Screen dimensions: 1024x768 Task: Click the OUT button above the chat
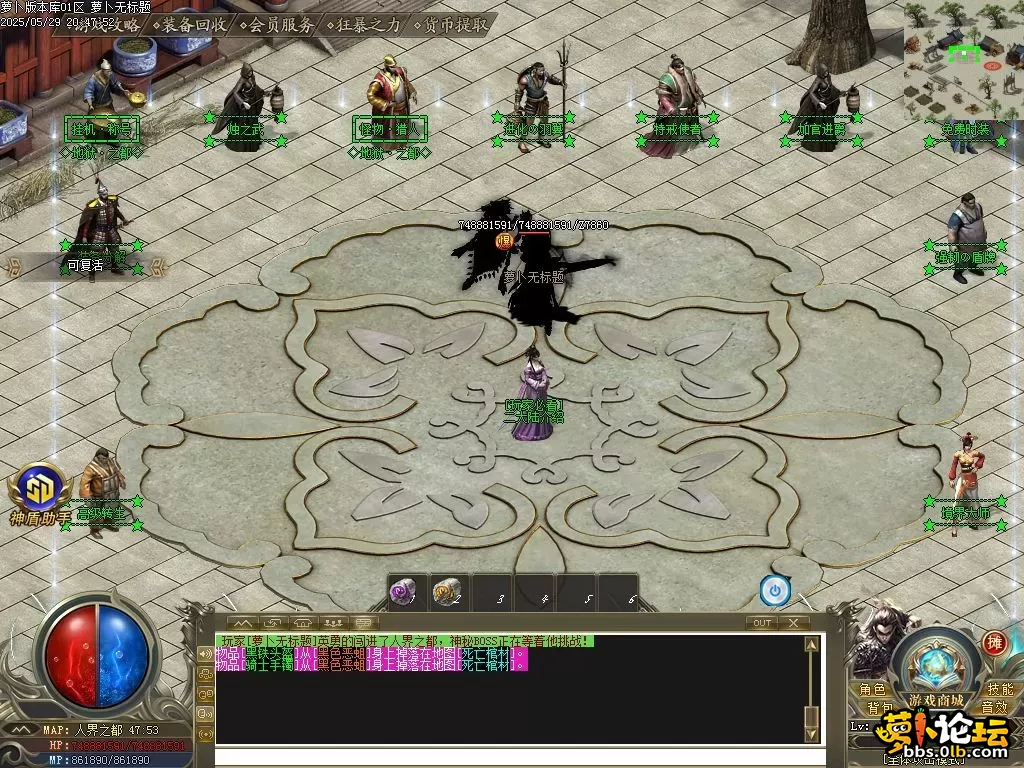(x=762, y=622)
